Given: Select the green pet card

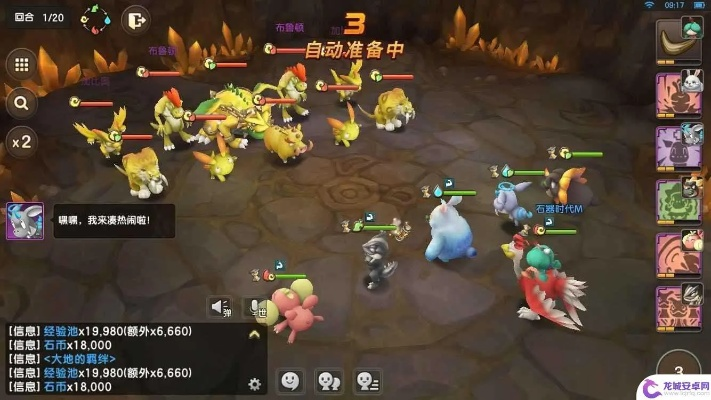Looking at the screenshot, I should [678, 200].
